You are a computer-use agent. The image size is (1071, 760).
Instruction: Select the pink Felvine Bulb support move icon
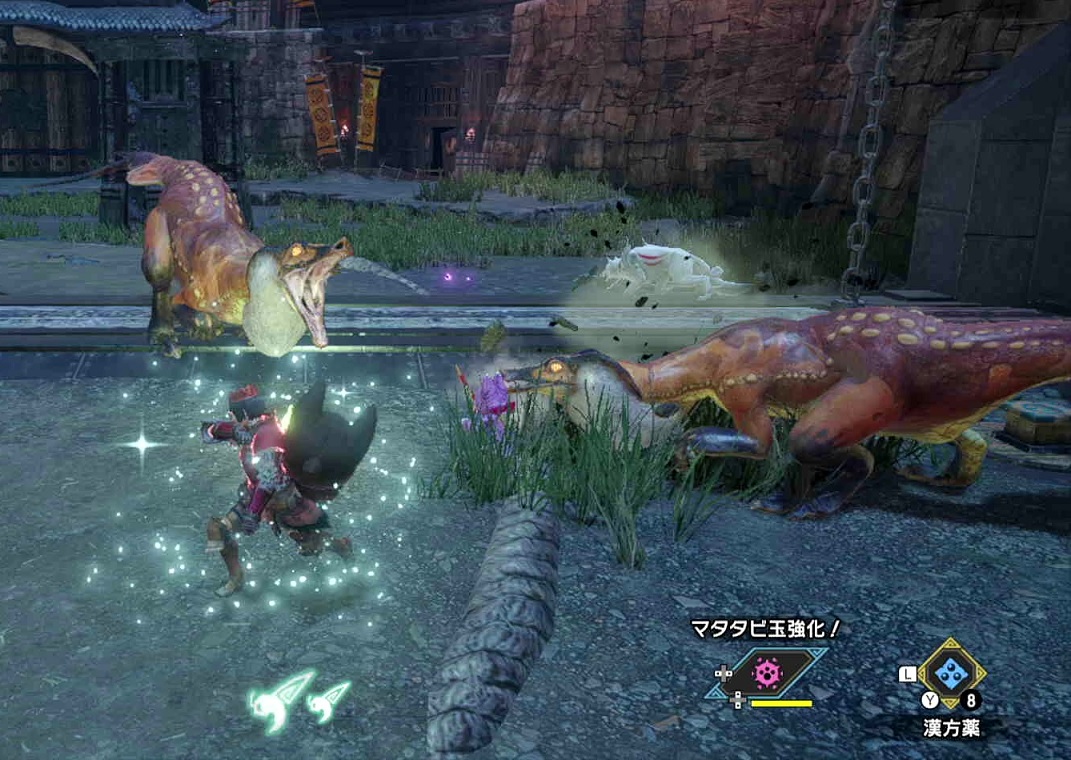[x=767, y=674]
